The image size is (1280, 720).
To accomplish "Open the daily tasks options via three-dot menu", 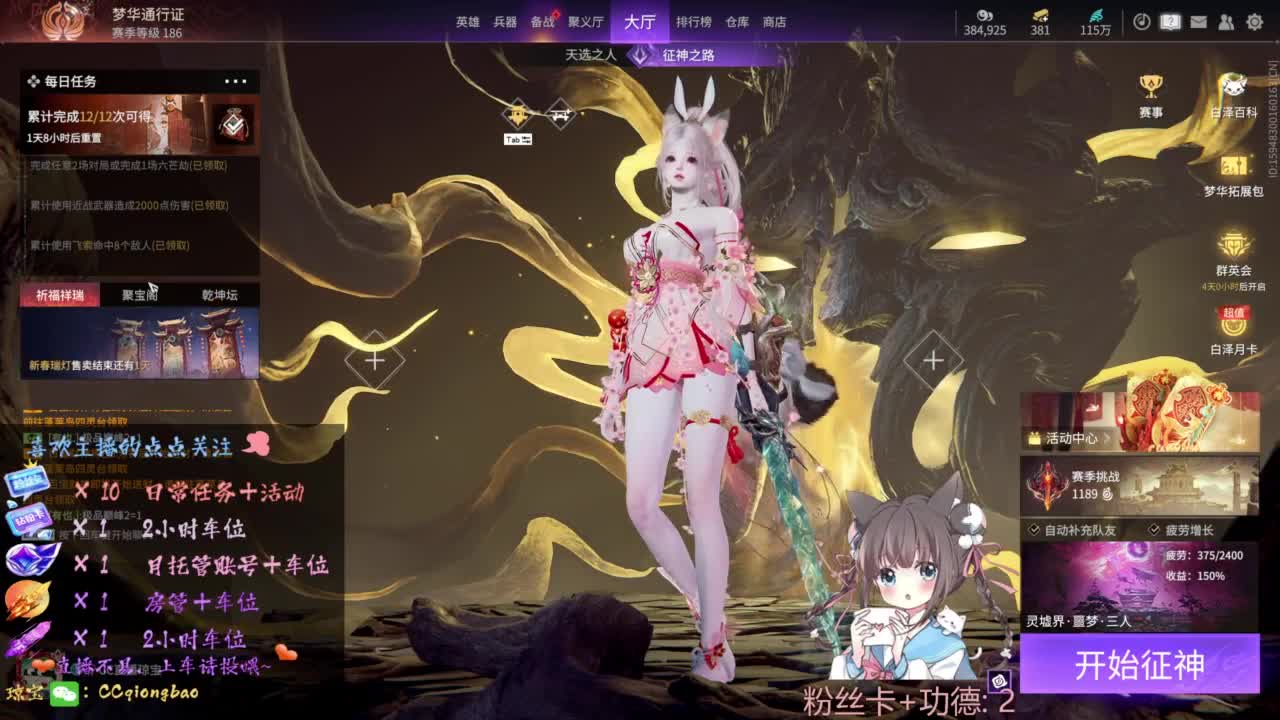I will pyautogui.click(x=238, y=81).
